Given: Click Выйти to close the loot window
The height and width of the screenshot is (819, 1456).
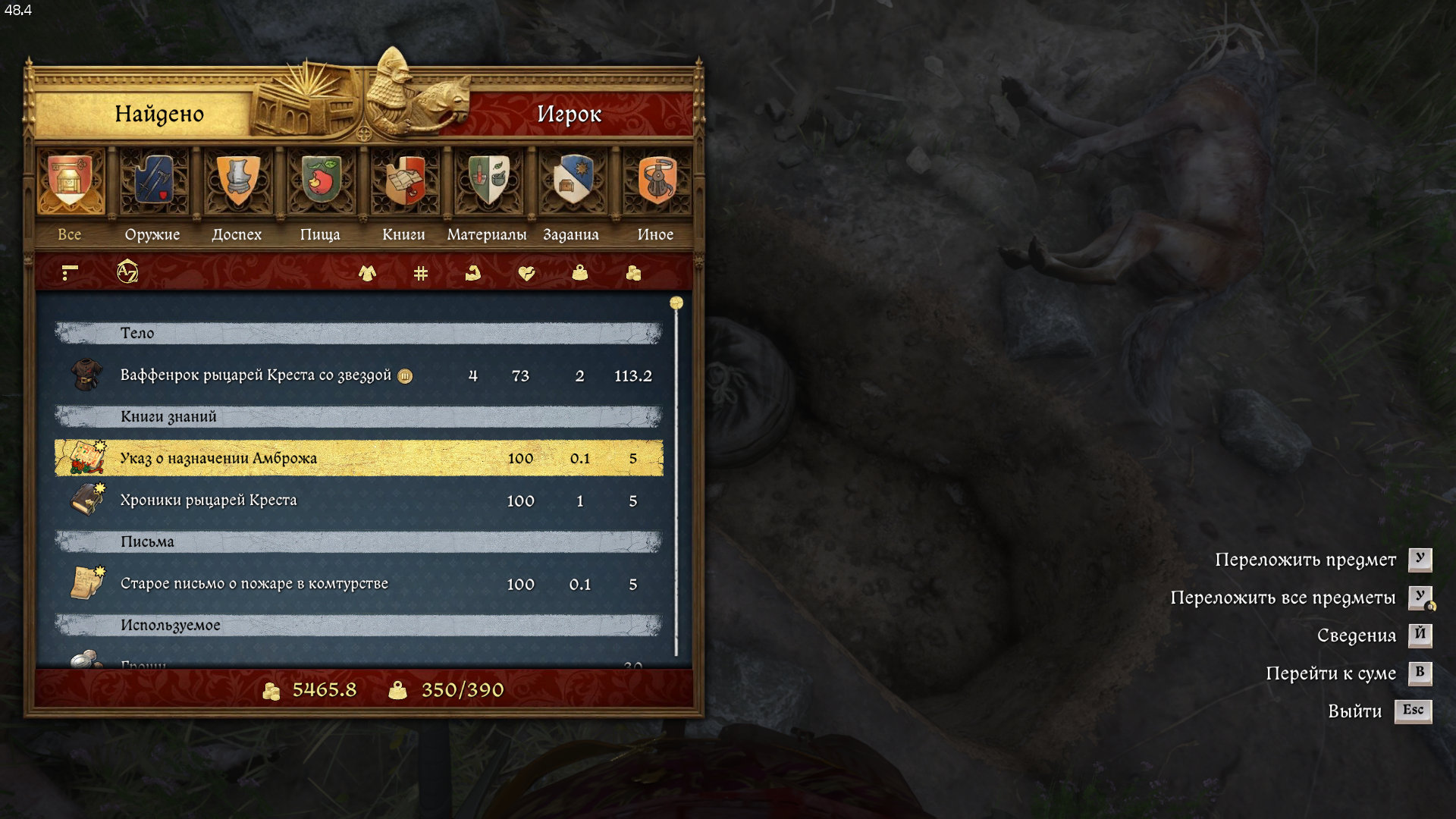Looking at the screenshot, I should pyautogui.click(x=1355, y=711).
